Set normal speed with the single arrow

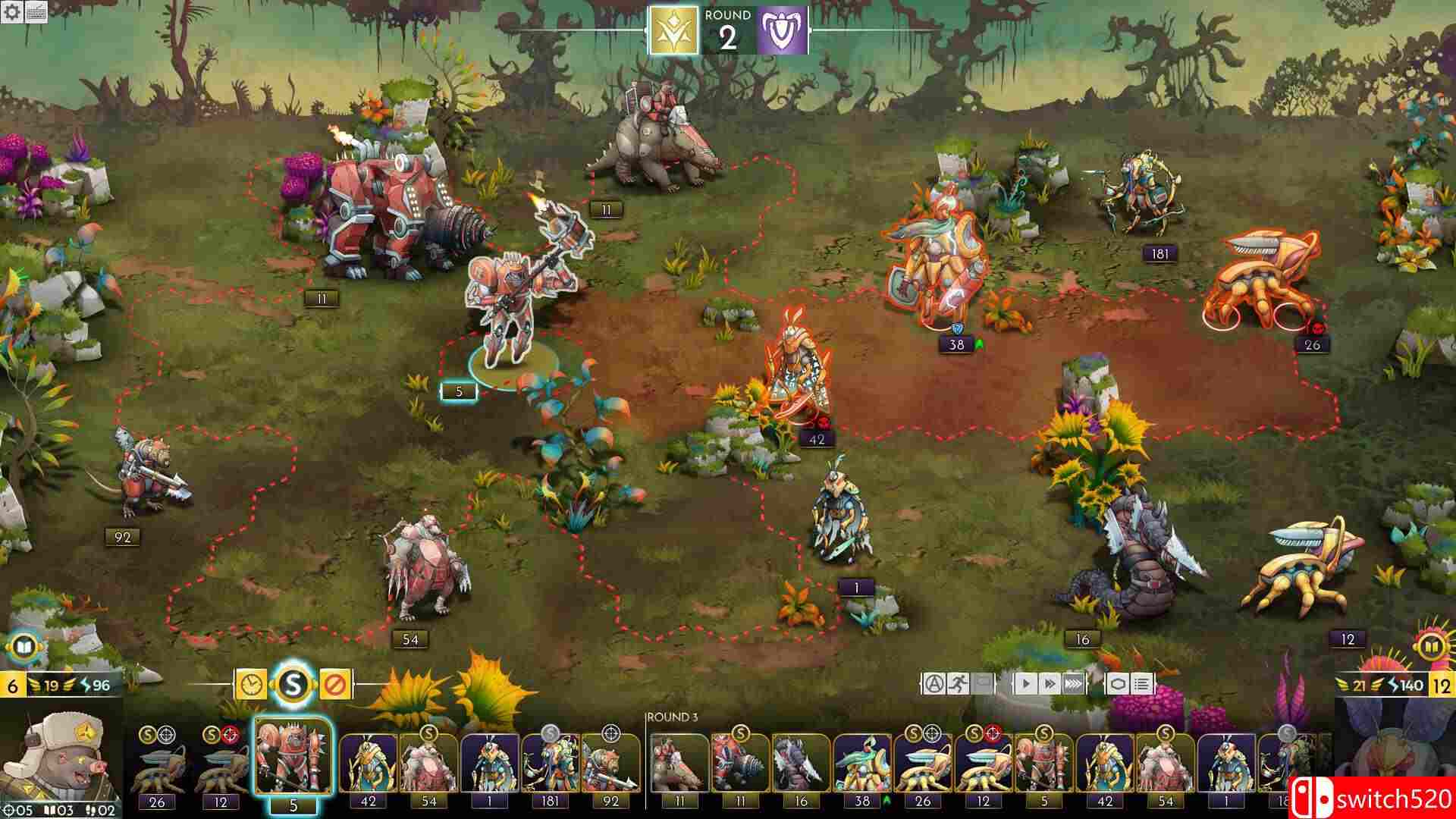1025,684
